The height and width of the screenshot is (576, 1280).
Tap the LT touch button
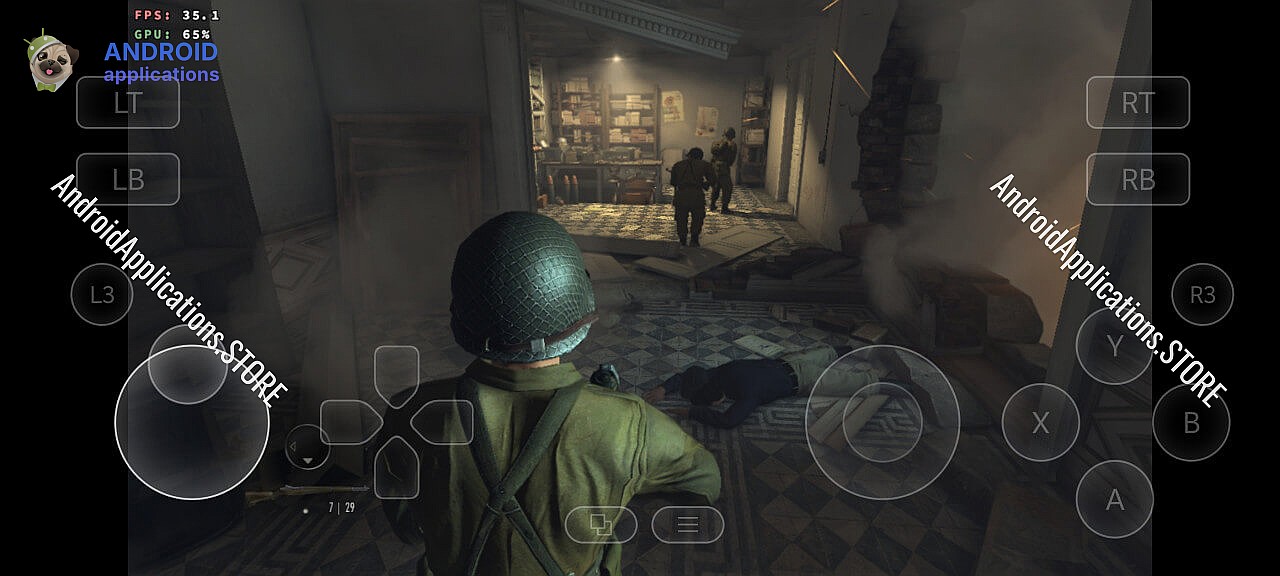click(128, 103)
